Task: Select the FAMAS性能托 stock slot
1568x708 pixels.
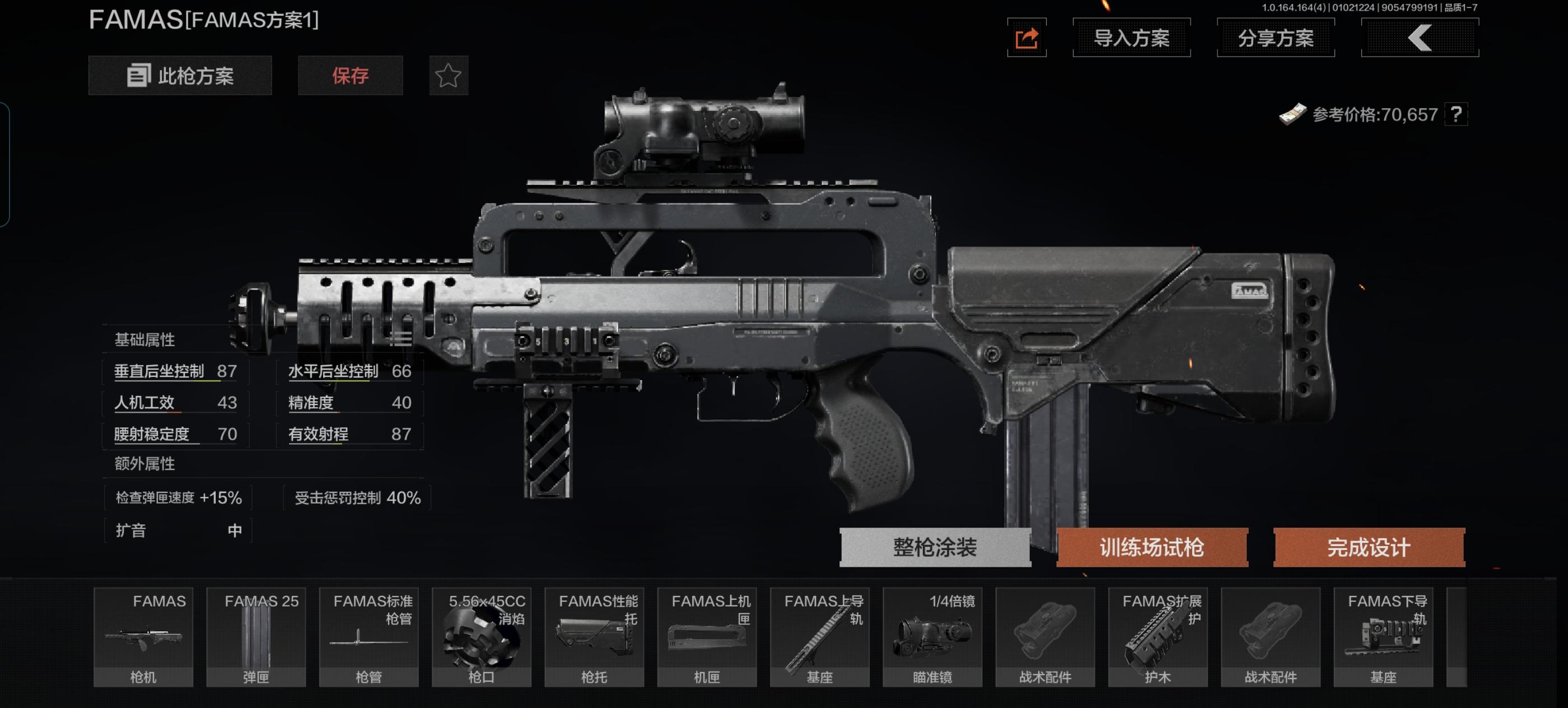Action: pyautogui.click(x=594, y=637)
